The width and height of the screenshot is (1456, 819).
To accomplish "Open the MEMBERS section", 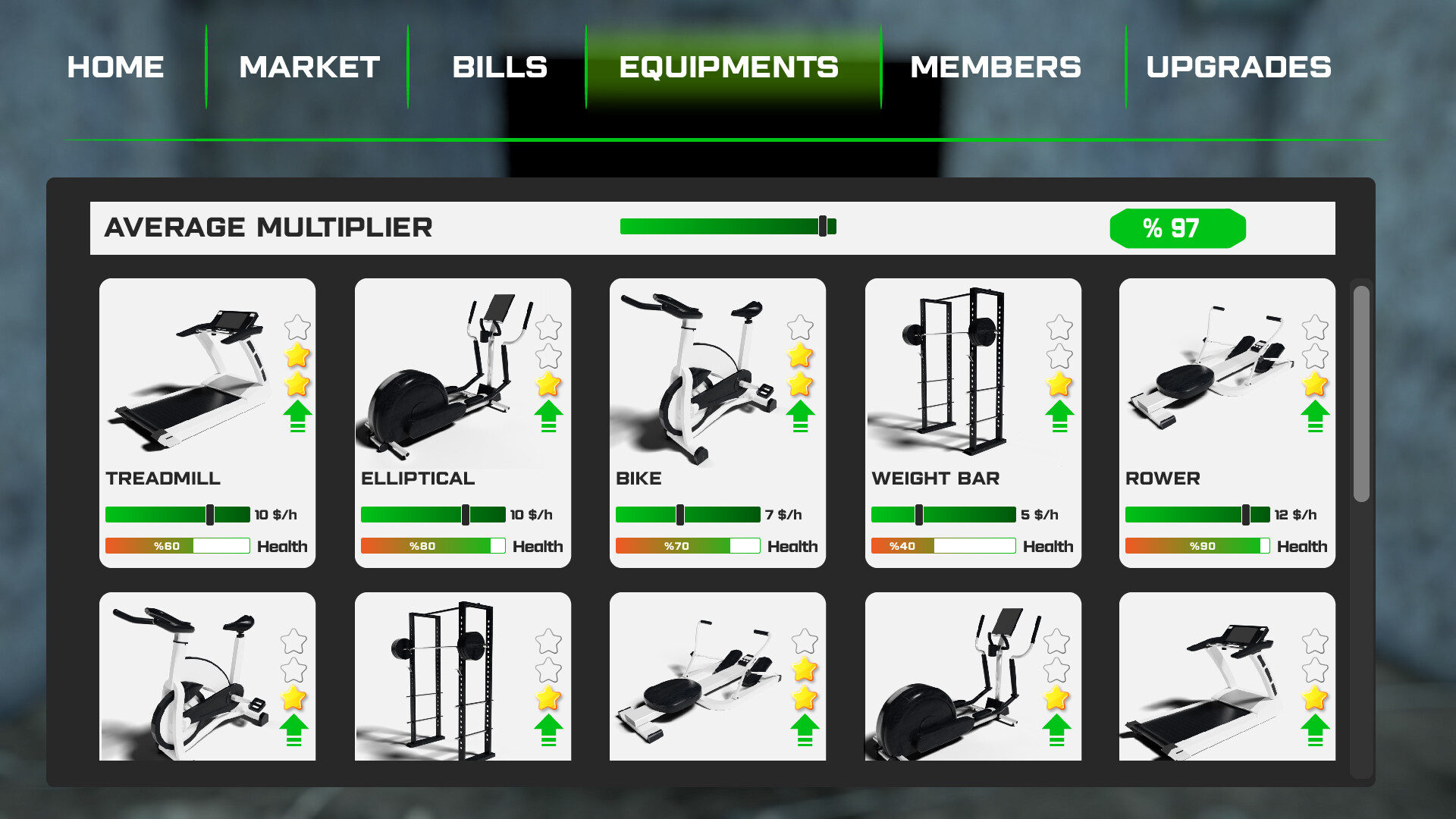I will coord(996,67).
